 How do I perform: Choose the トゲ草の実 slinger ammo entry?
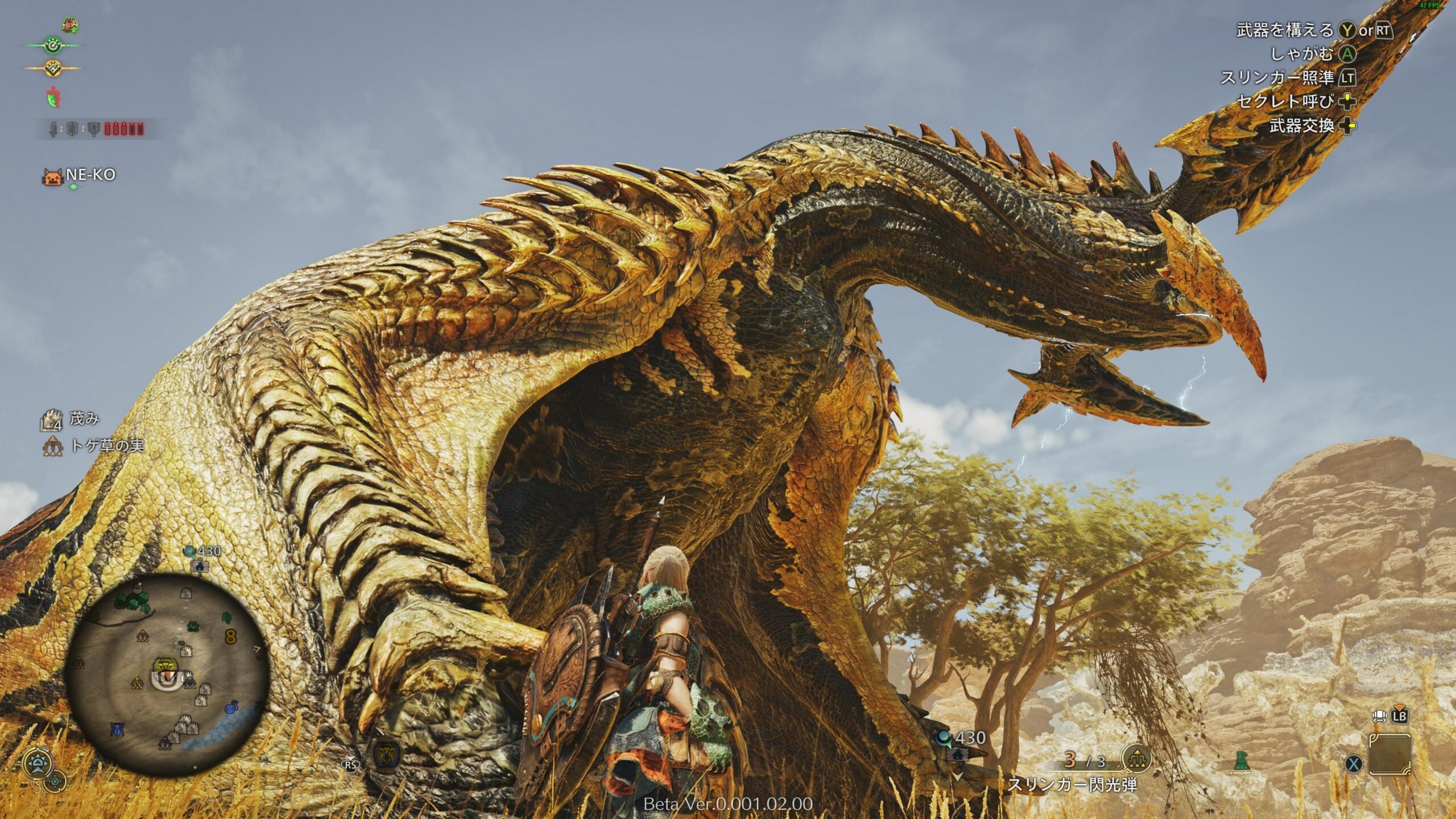pyautogui.click(x=106, y=446)
